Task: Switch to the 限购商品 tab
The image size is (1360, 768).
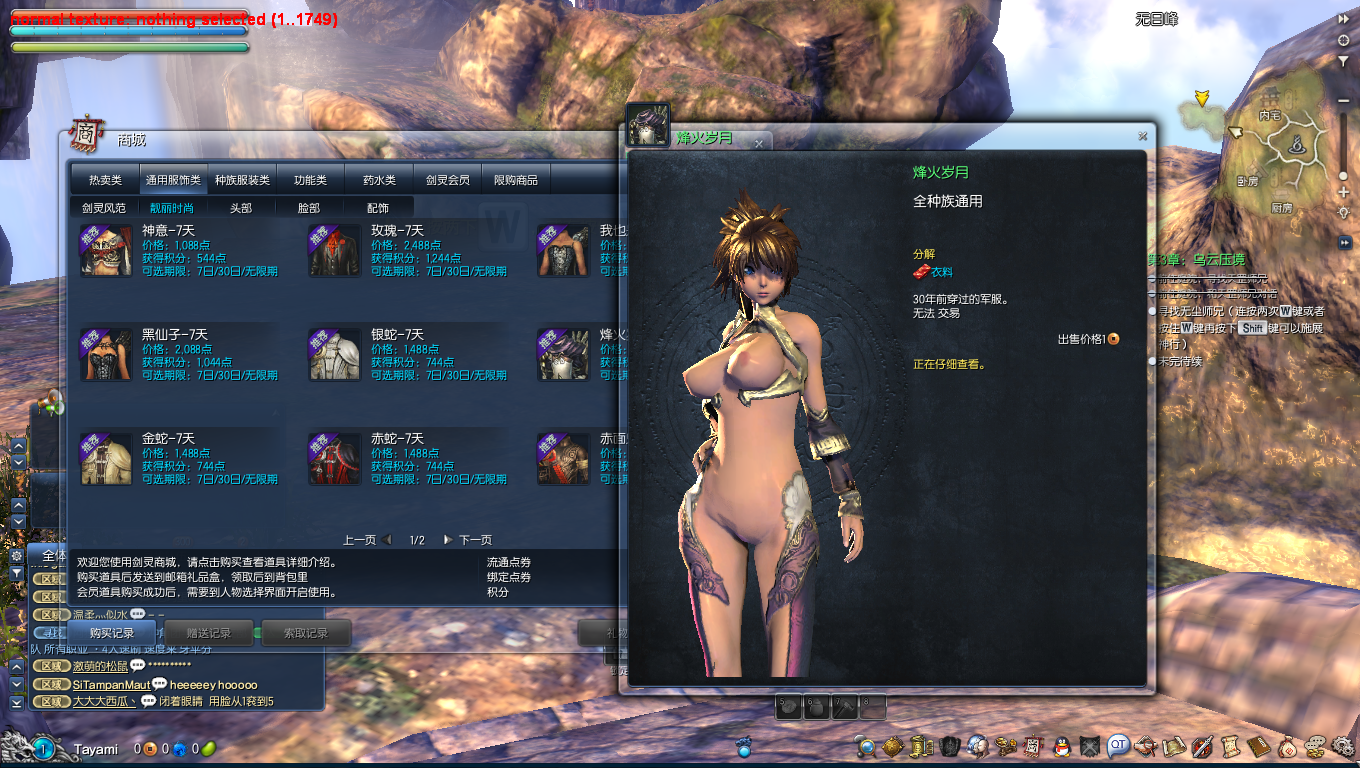Action: [x=516, y=180]
